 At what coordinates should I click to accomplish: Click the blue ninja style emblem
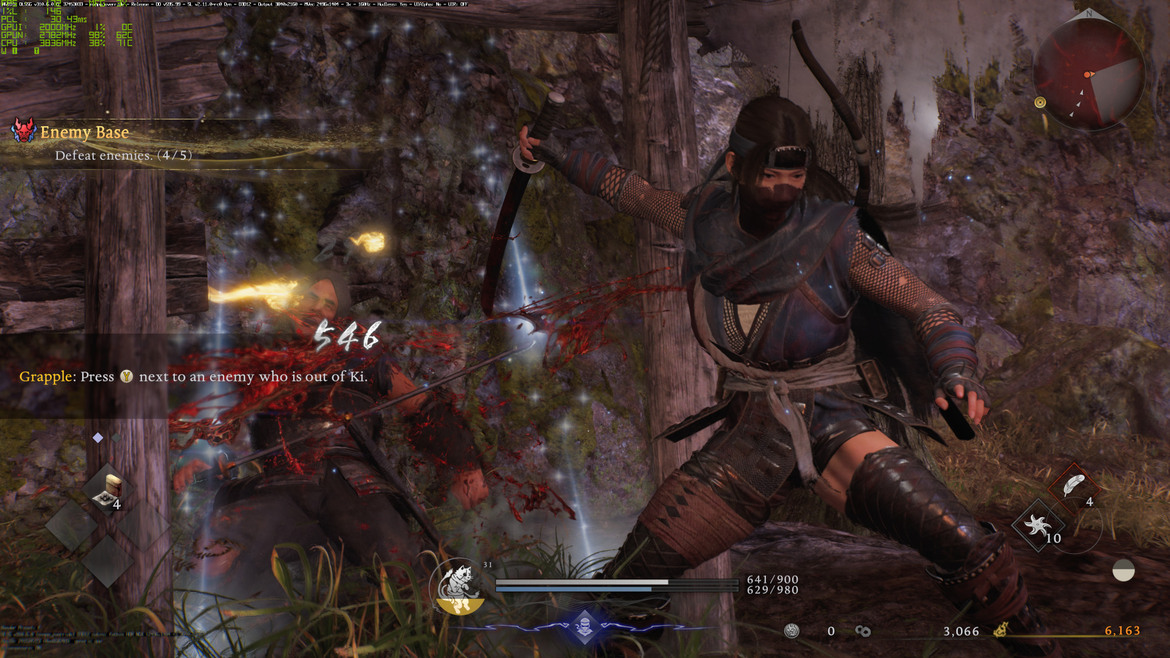click(585, 627)
